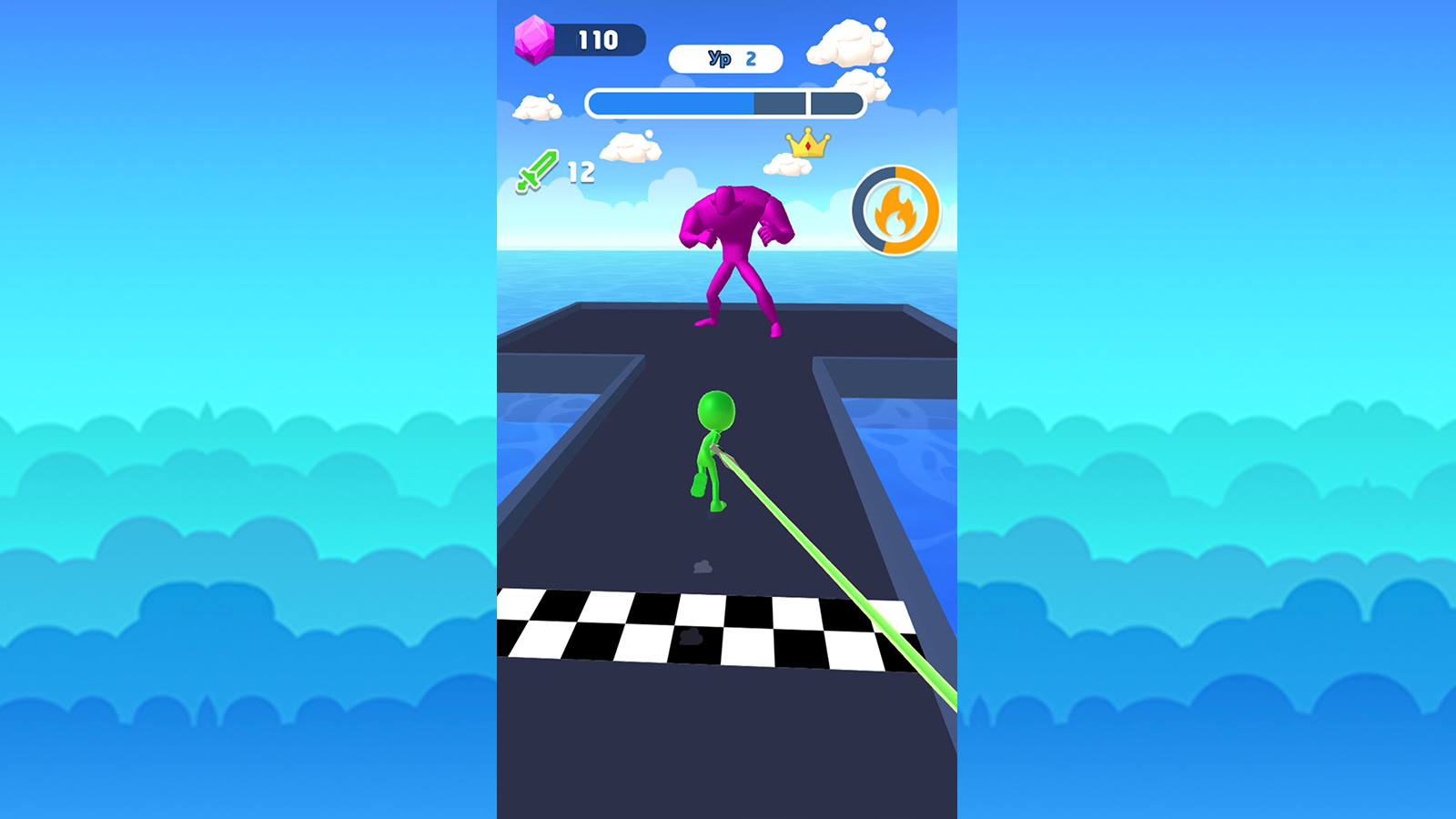Select the green sword counter icon

(535, 171)
